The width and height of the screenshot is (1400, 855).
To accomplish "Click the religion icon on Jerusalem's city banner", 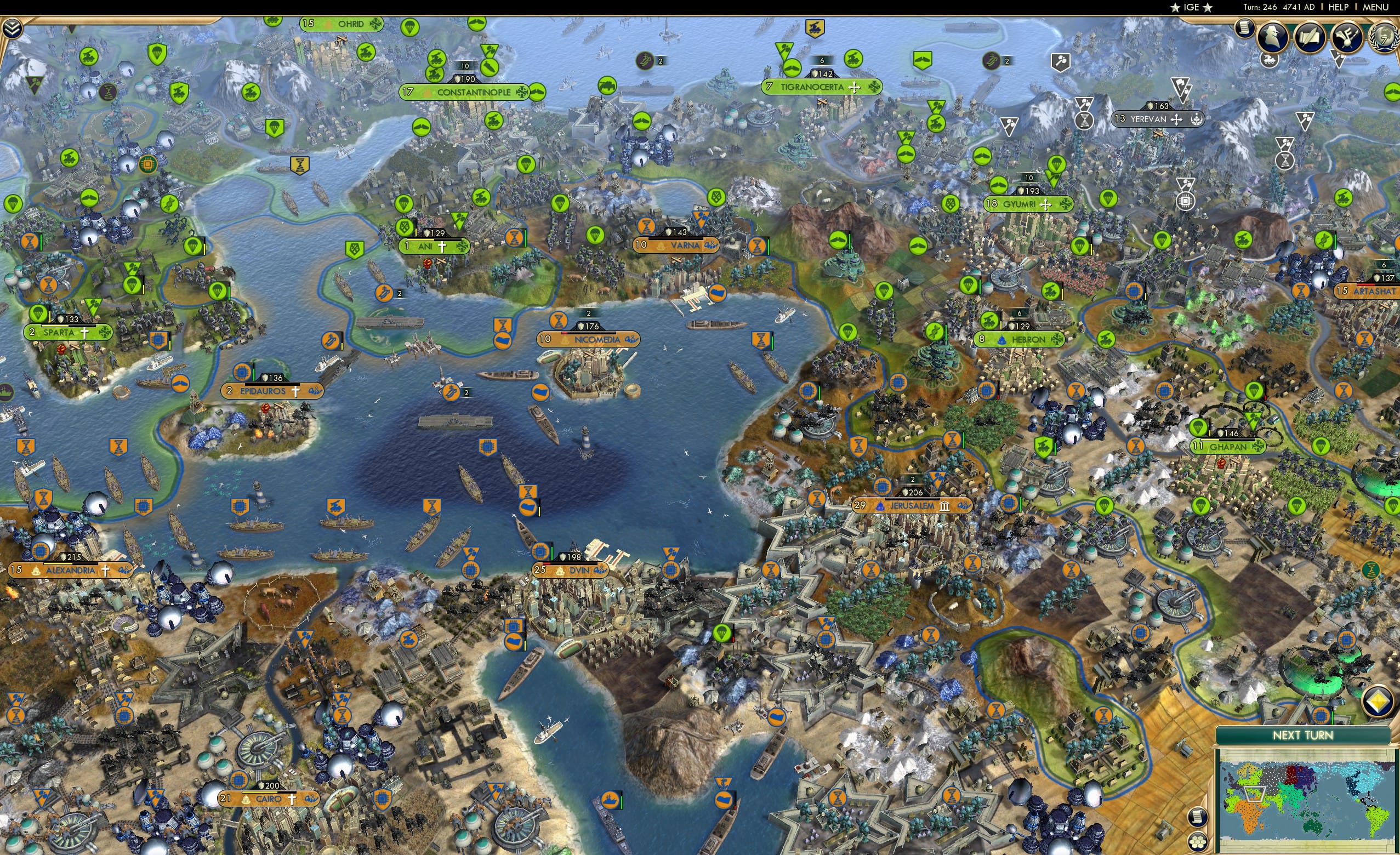I will pos(881,506).
